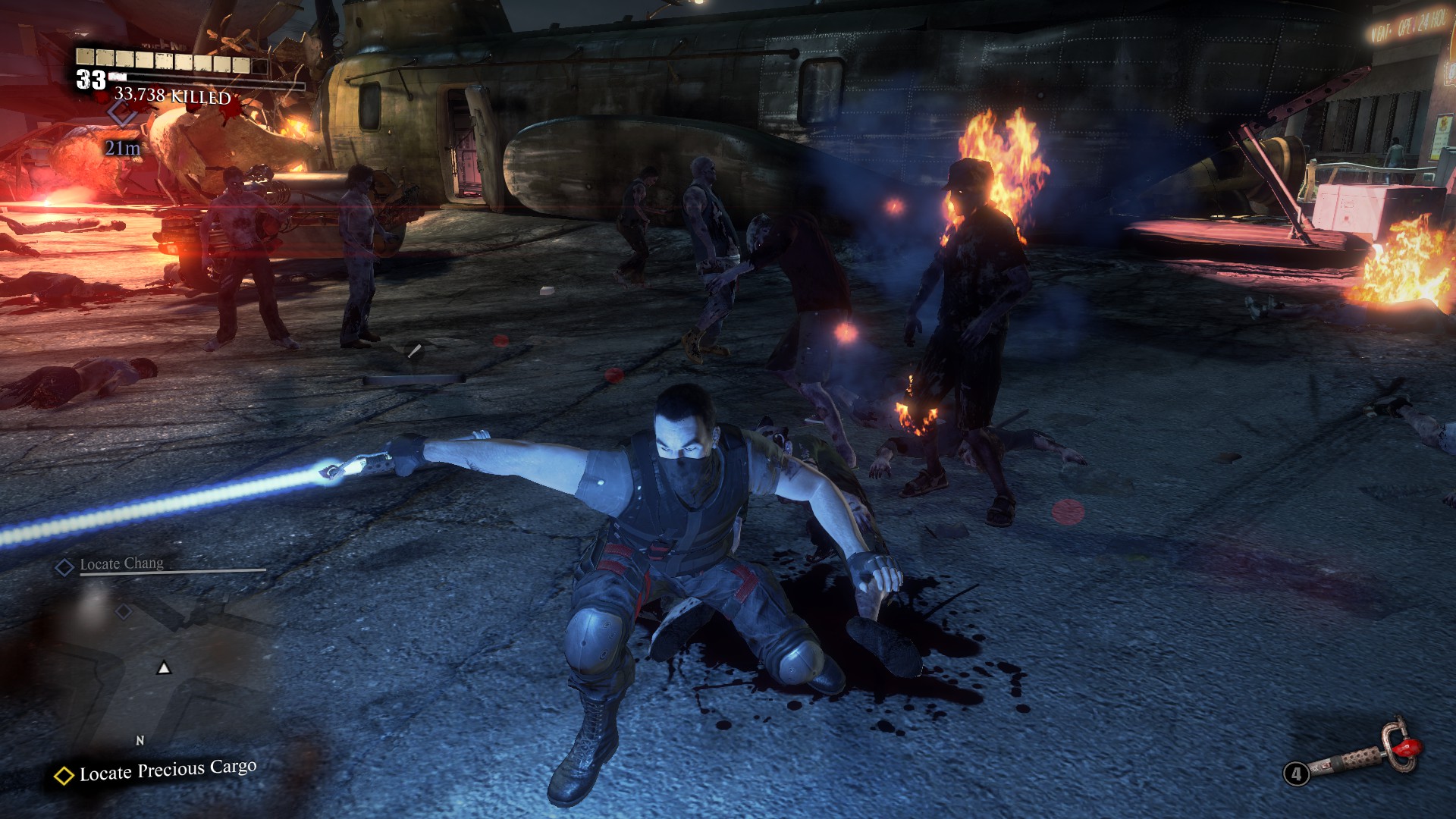Viewport: 1456px width, 819px height.
Task: Select the Locate Chang objective tracker
Action: [121, 564]
